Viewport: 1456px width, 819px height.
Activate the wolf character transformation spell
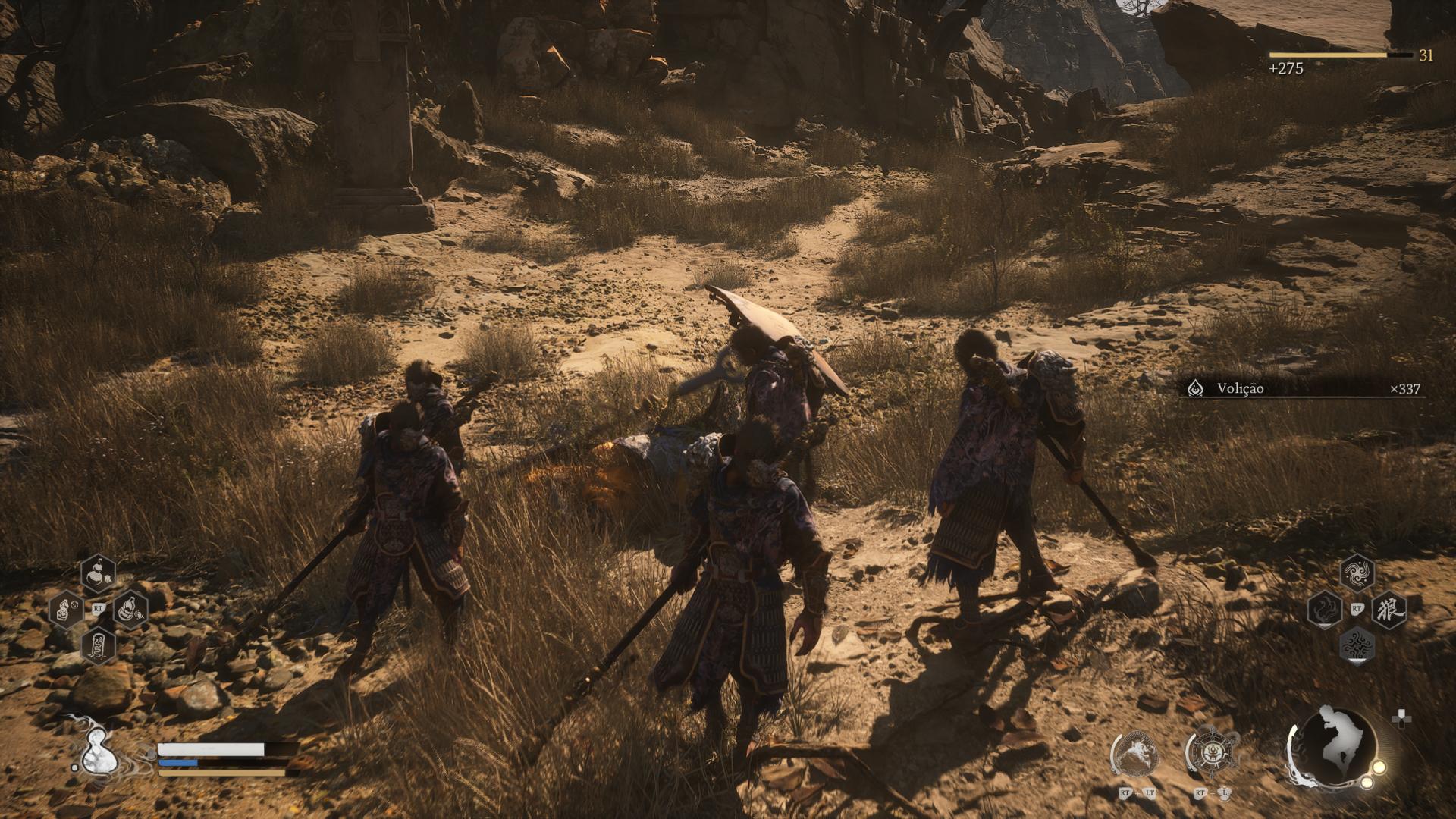tap(1389, 609)
